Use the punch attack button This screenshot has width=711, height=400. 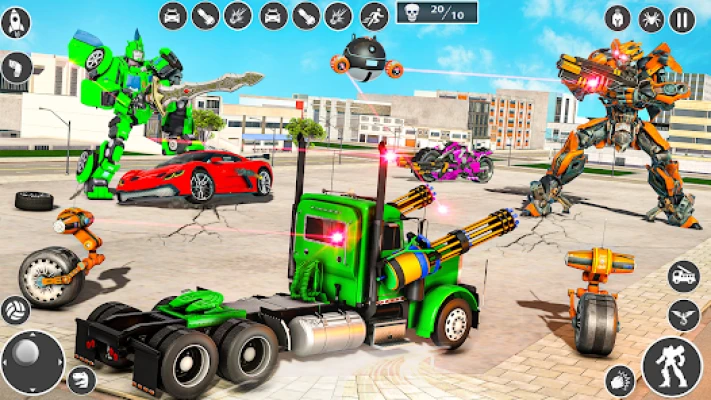pos(620,380)
